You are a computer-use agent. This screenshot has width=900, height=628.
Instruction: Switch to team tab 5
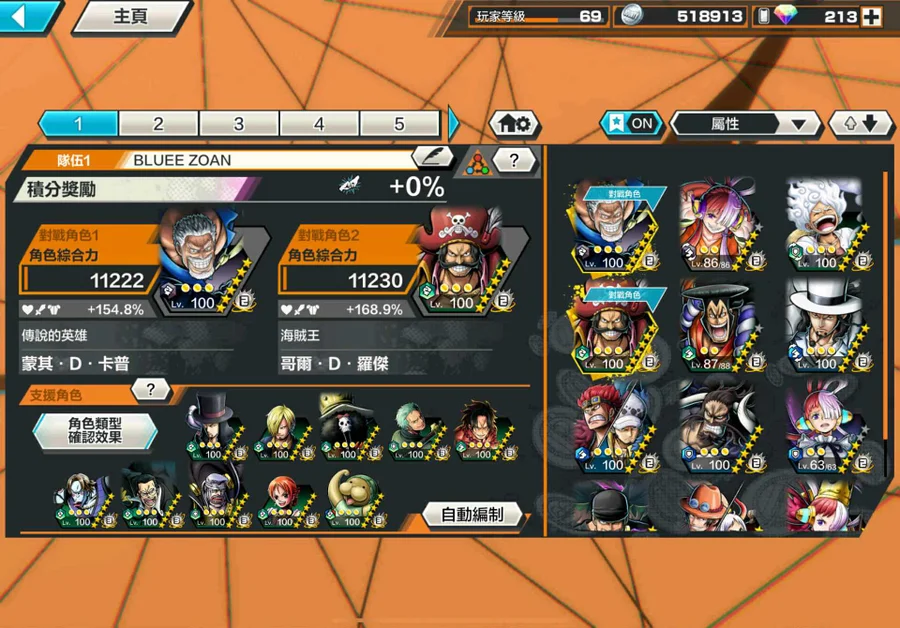click(399, 124)
